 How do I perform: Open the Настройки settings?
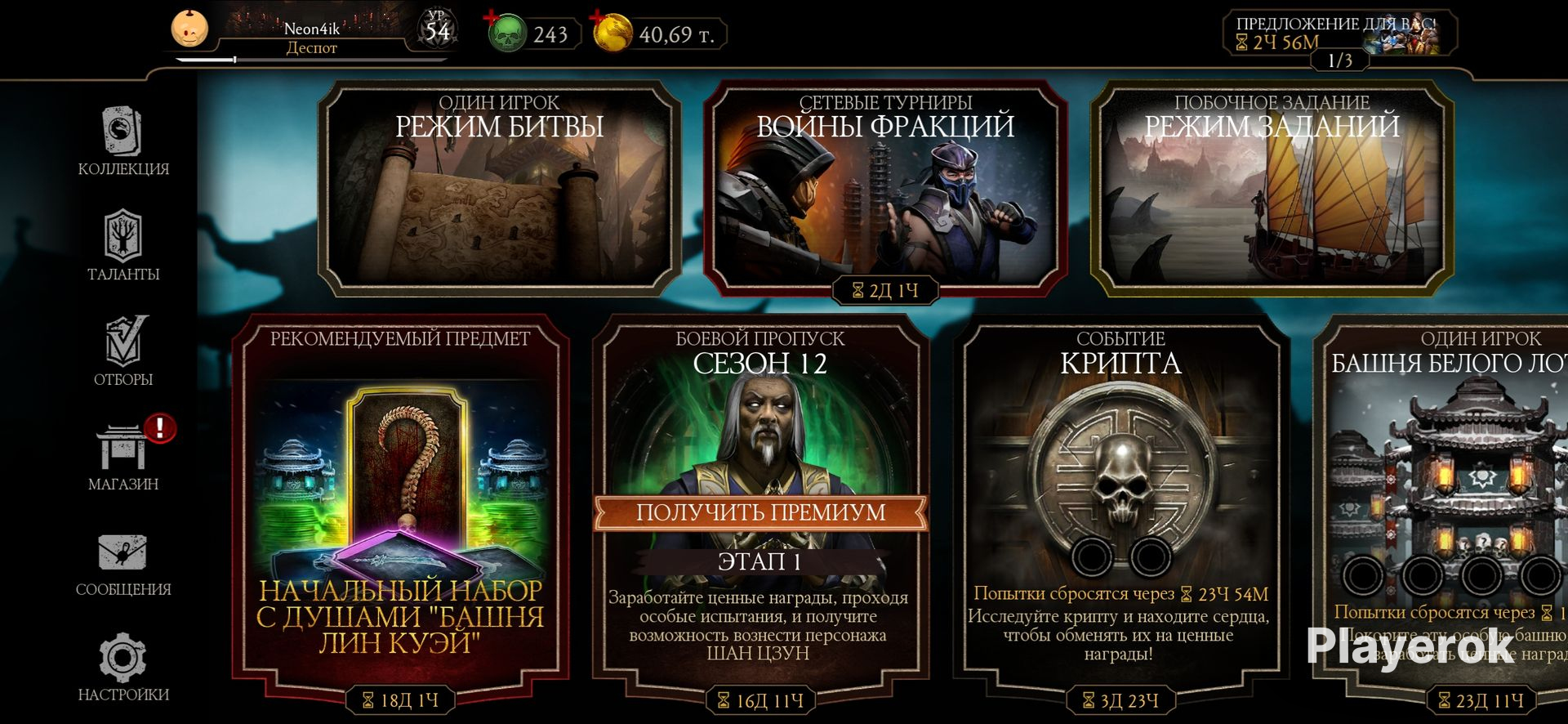123,667
